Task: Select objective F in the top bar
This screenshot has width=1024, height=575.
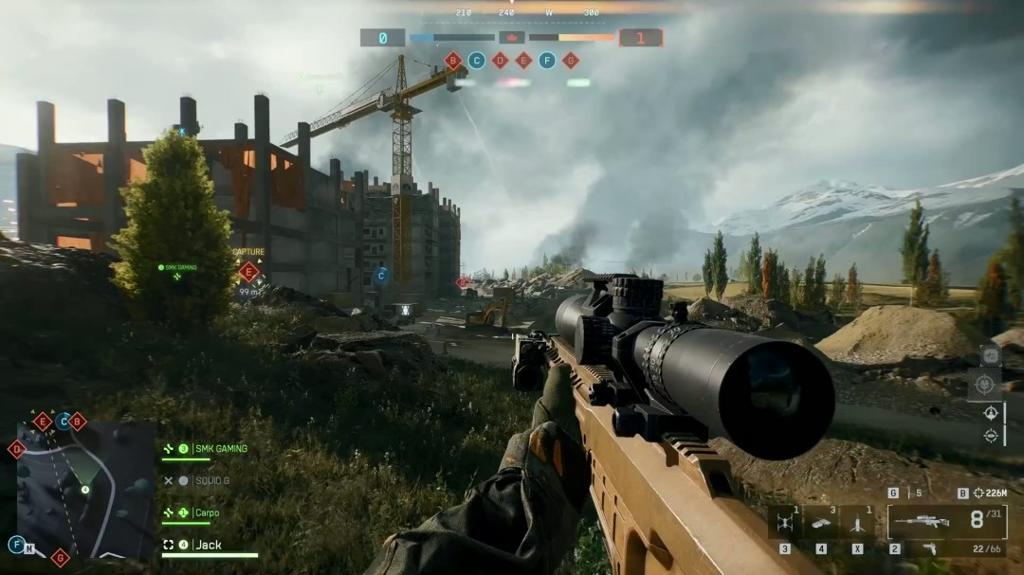Action: coord(547,61)
